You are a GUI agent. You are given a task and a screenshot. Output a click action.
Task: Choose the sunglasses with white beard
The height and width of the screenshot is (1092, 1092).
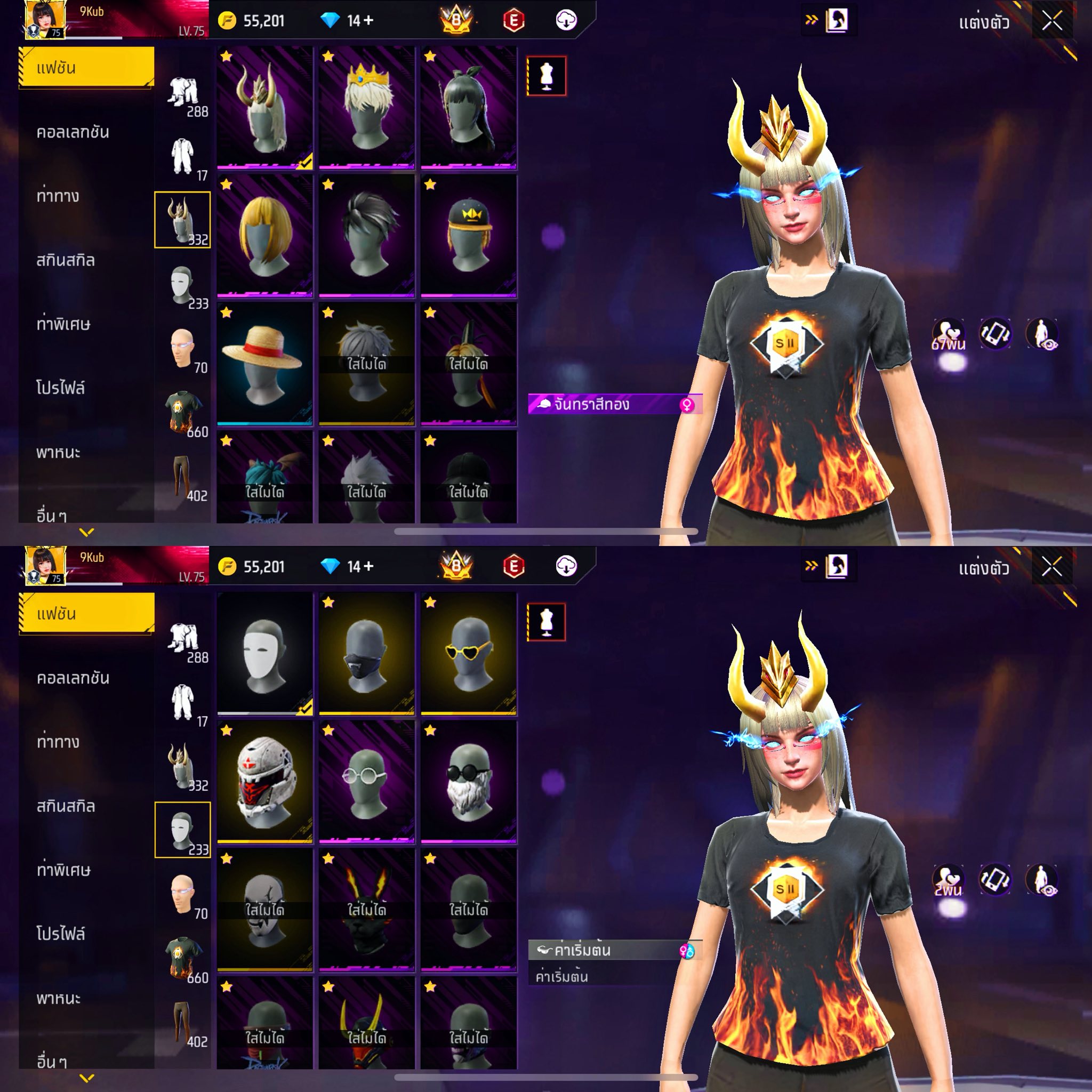(468, 781)
